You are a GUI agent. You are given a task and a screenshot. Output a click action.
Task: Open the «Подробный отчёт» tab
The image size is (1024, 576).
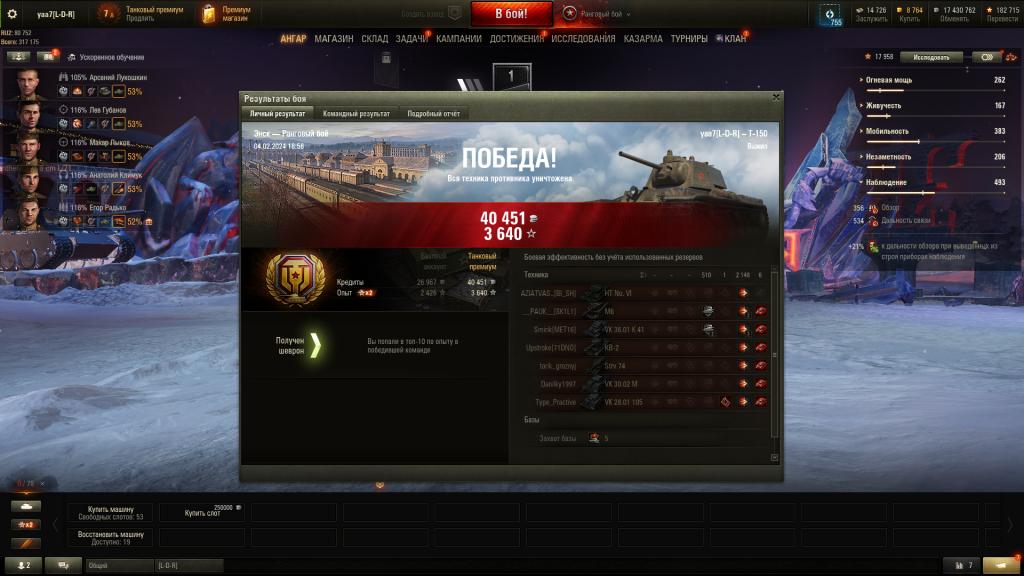tap(434, 114)
